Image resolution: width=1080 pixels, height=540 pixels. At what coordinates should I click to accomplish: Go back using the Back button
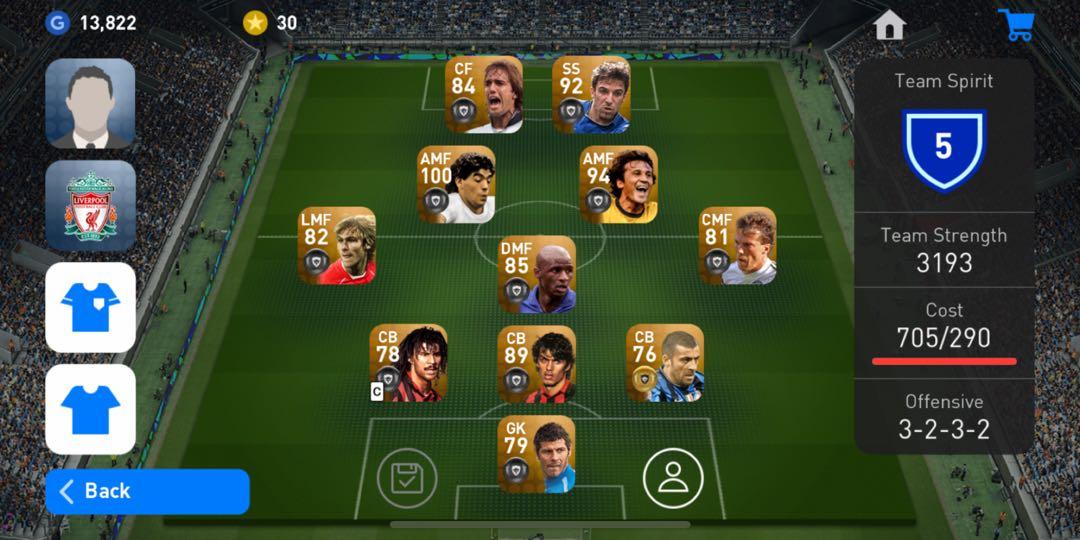[x=147, y=491]
